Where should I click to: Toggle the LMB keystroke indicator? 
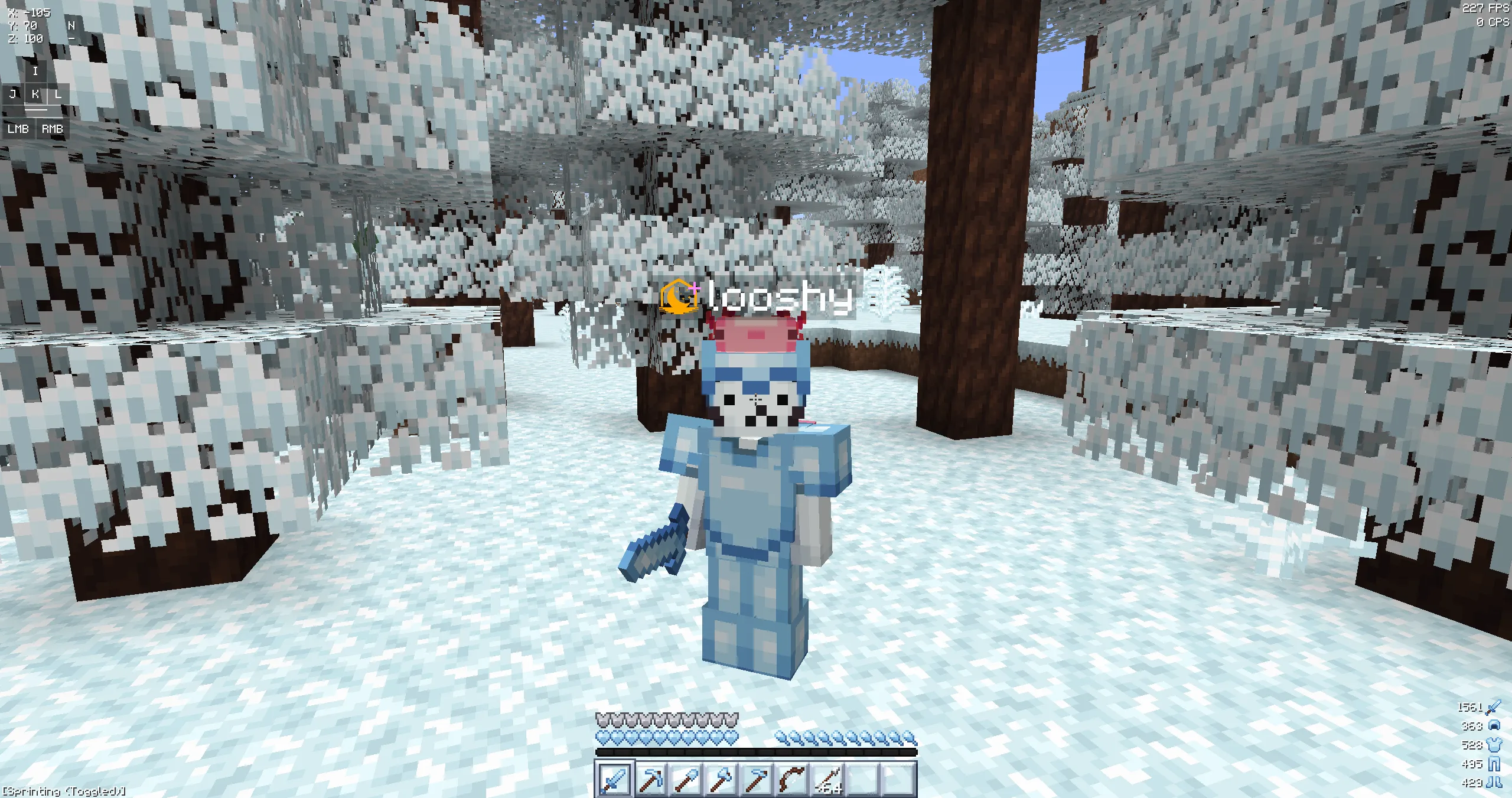(18, 129)
